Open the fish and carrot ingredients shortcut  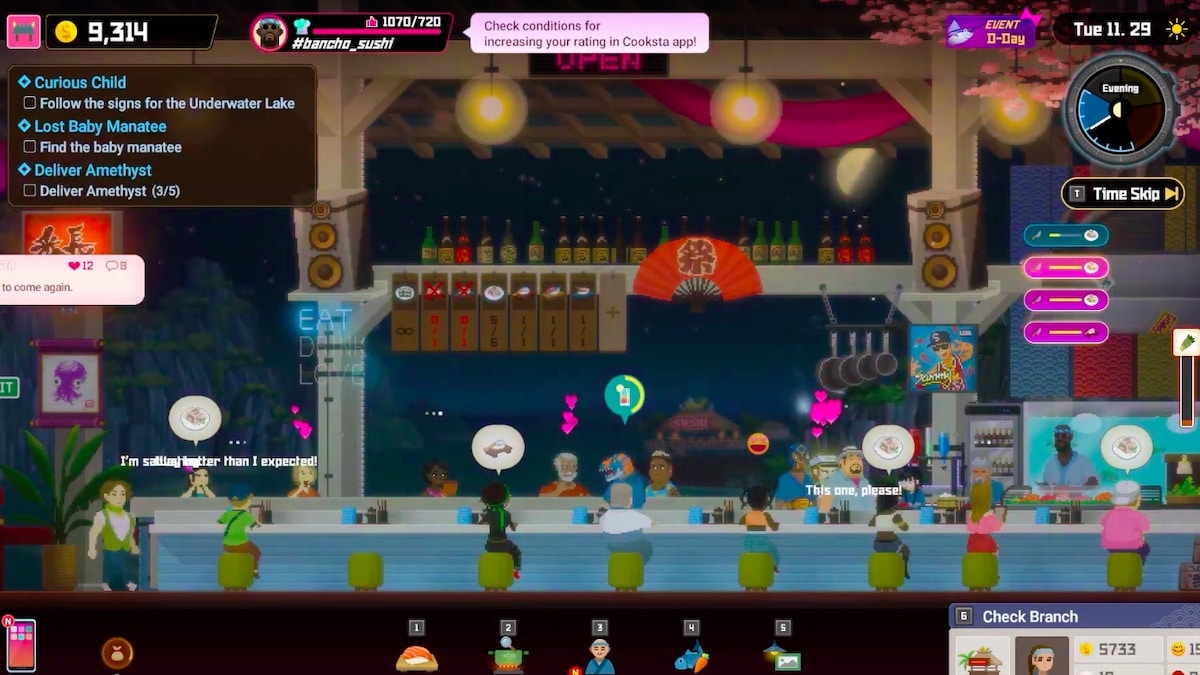(691, 656)
